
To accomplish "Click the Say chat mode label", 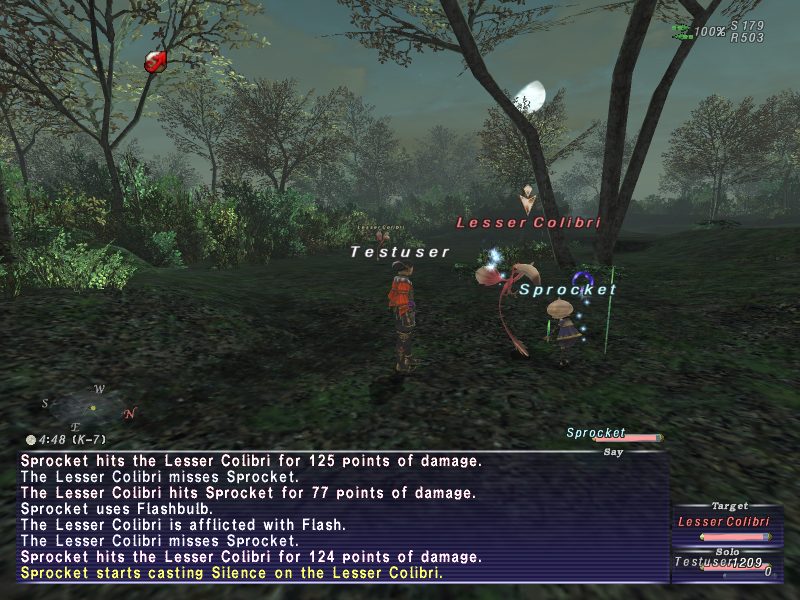I will 614,452.
